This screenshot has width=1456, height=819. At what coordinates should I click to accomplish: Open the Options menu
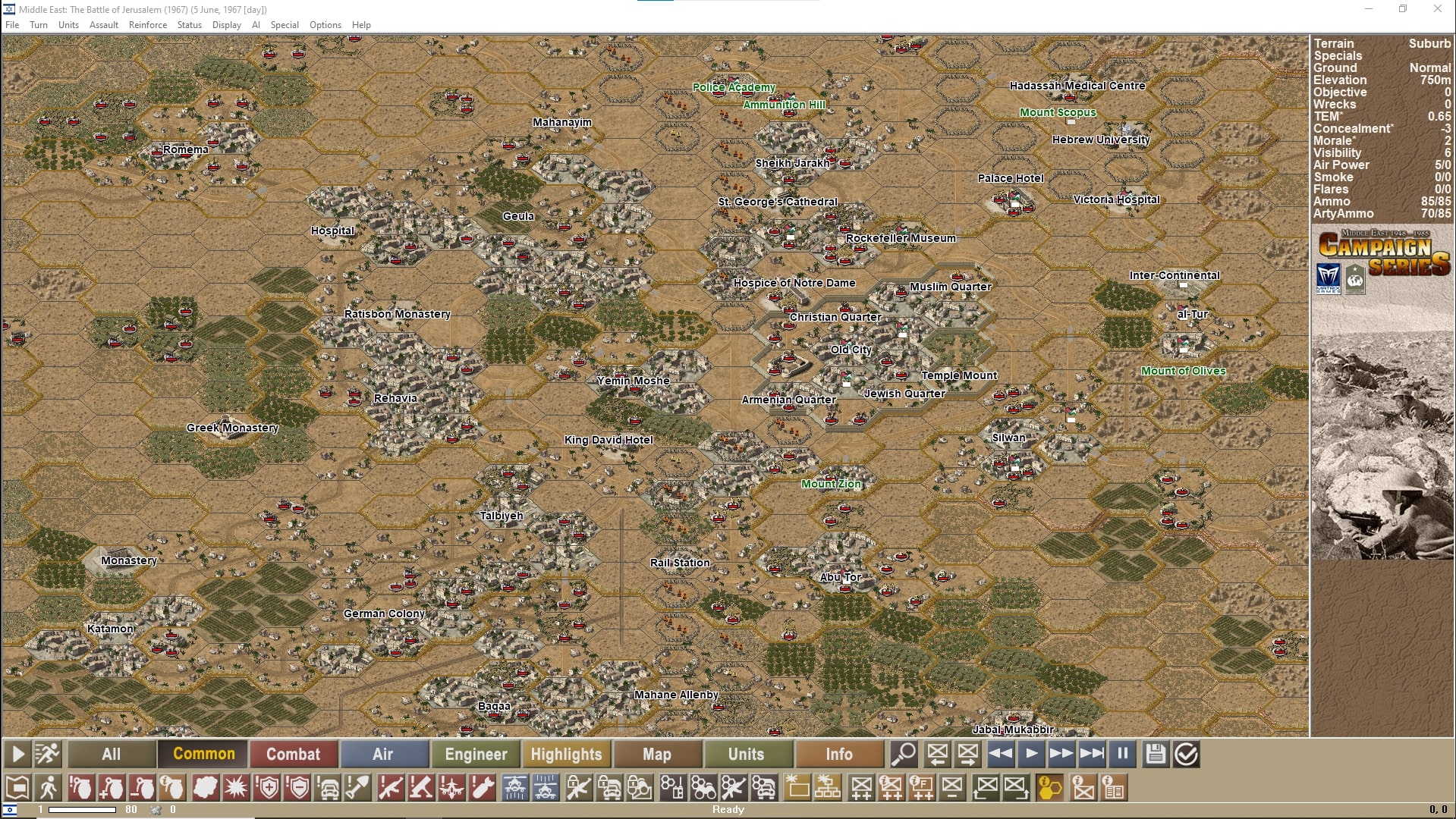tap(325, 24)
